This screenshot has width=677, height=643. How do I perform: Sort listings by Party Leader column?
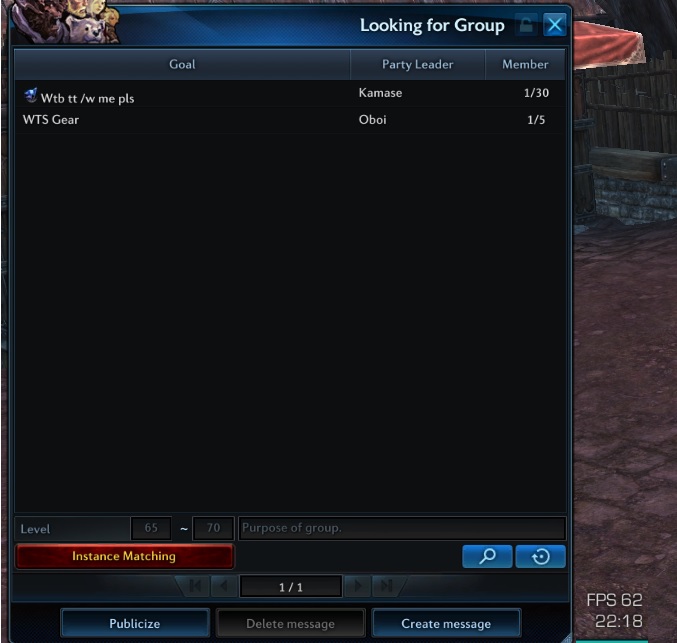418,64
